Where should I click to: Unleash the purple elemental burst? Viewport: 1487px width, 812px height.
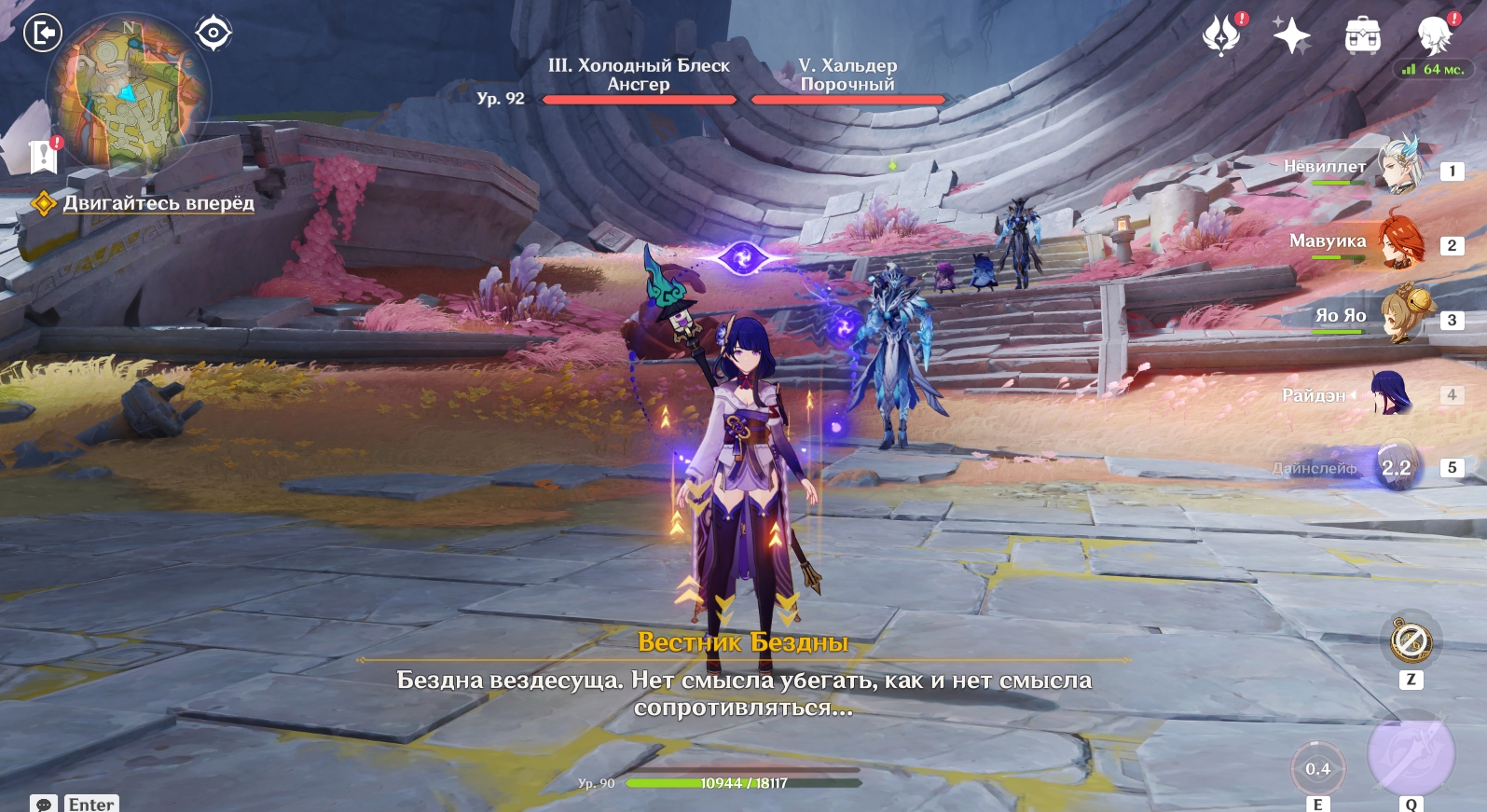coord(1411,754)
